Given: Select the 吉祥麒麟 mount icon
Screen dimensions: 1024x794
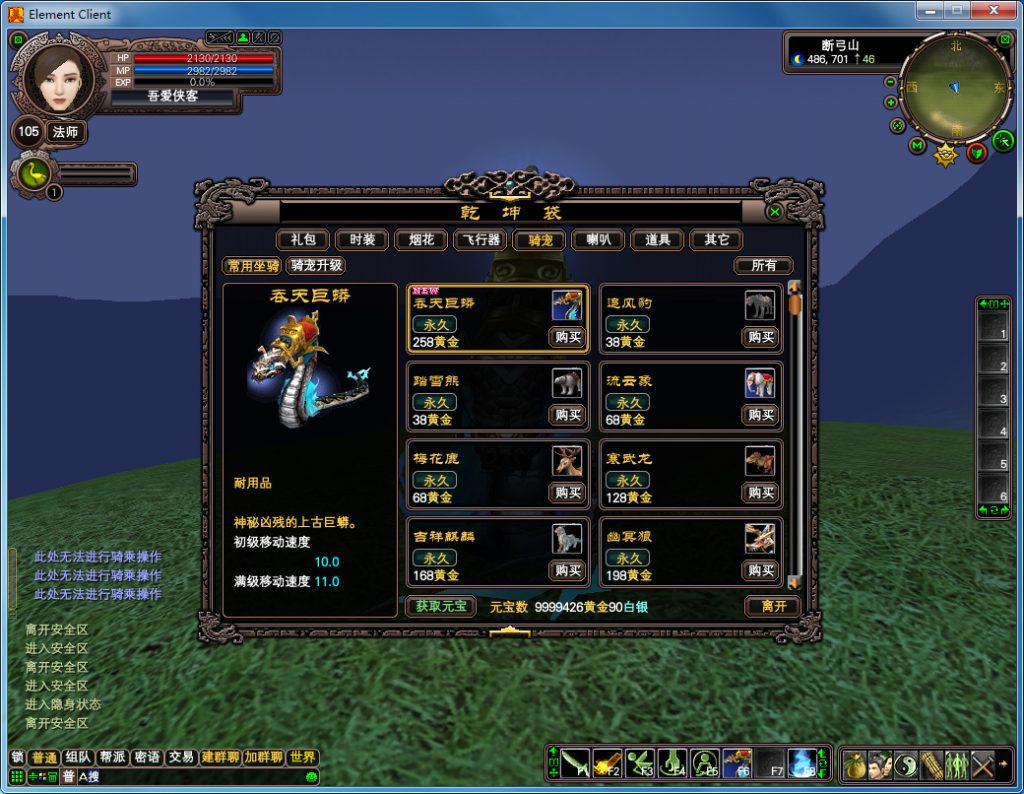Looking at the screenshot, I should (567, 539).
